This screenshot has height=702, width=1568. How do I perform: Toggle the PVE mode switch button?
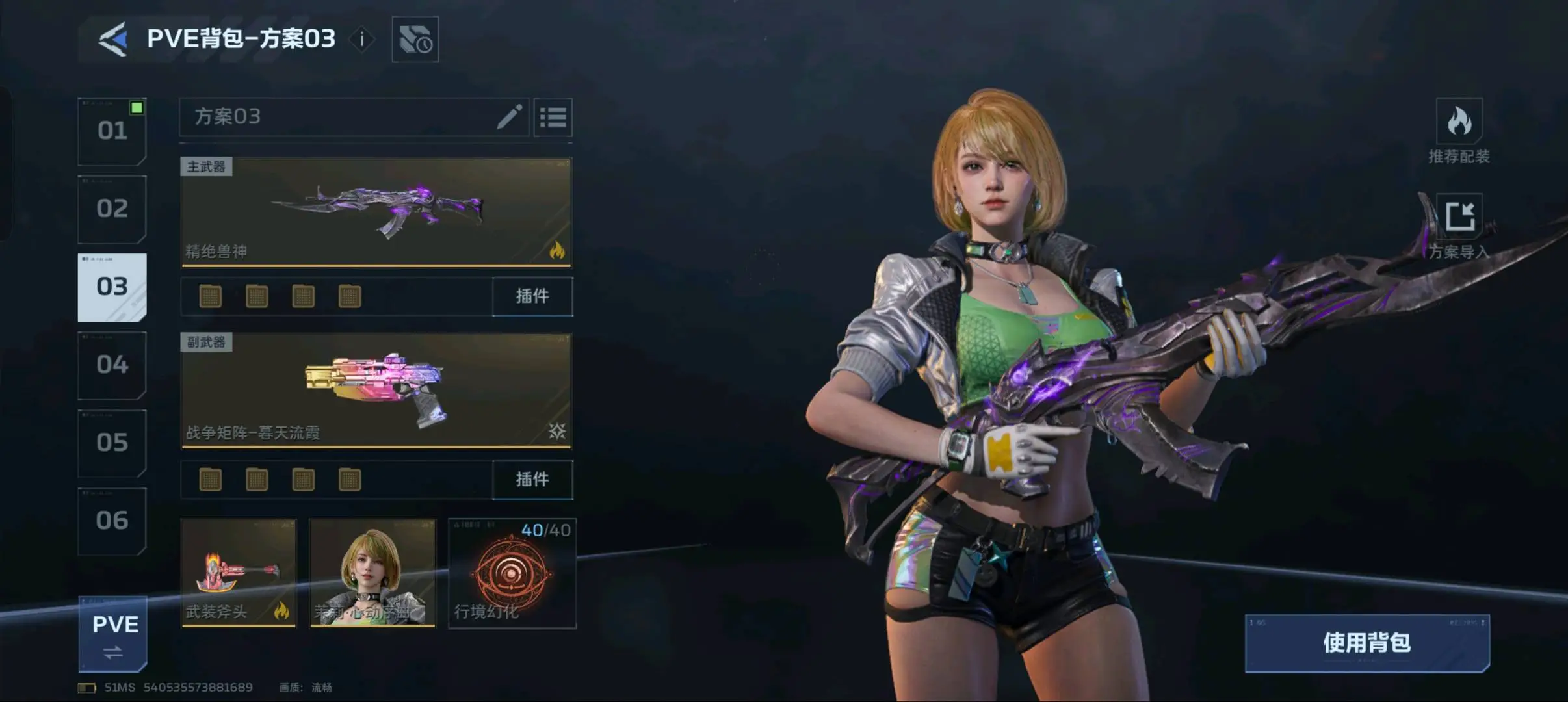tap(113, 634)
